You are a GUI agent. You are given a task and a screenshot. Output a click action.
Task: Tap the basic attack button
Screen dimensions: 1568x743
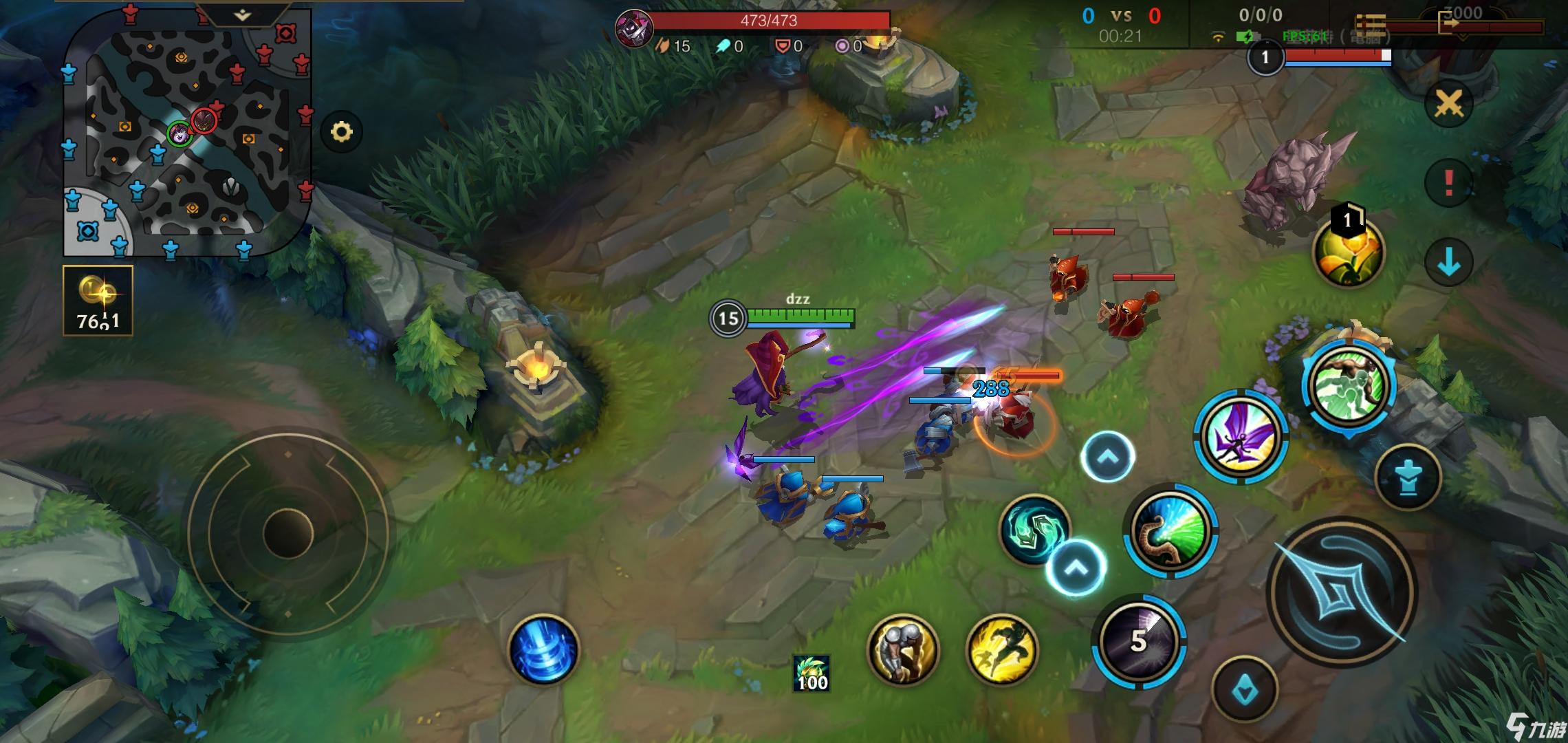pyautogui.click(x=1341, y=592)
